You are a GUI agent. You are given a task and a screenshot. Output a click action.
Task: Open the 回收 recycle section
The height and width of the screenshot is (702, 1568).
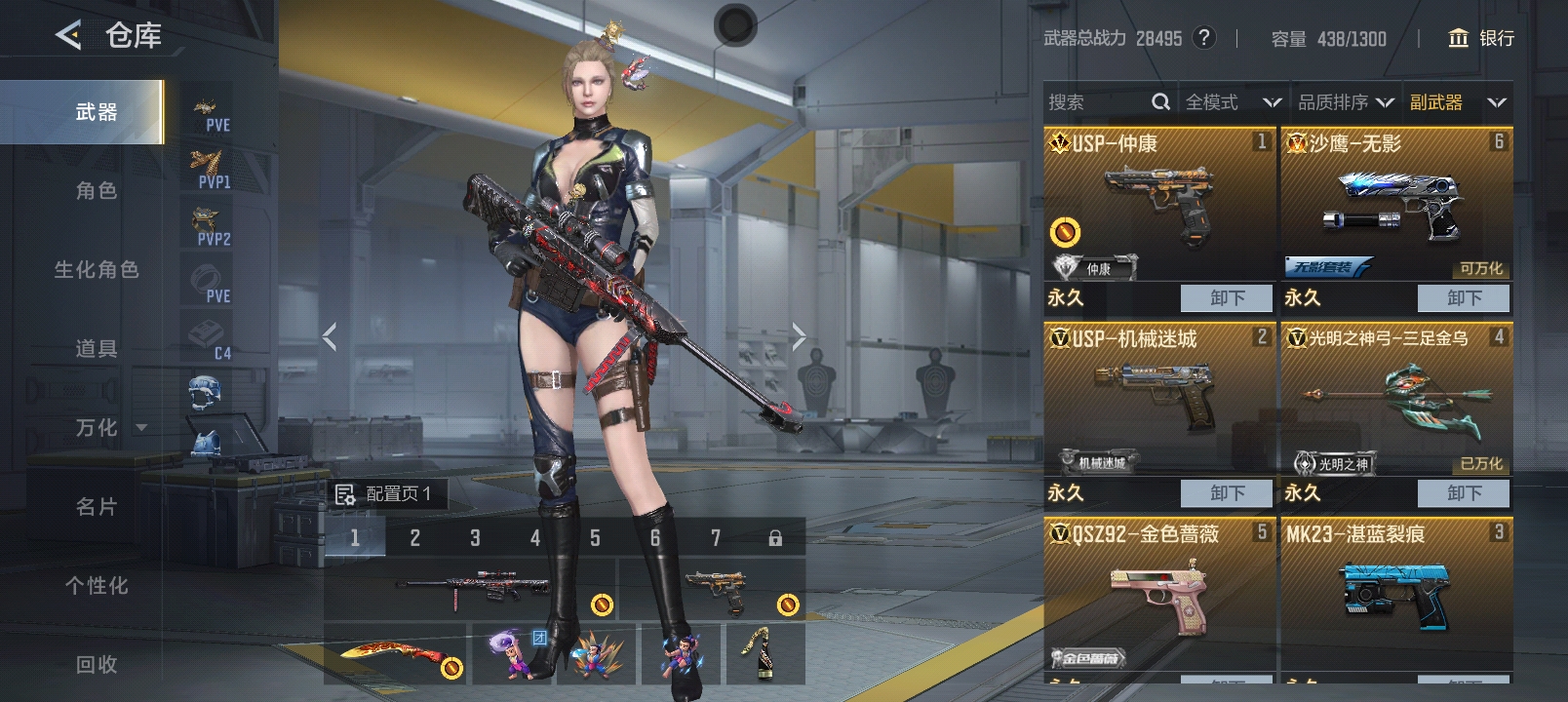tap(96, 665)
